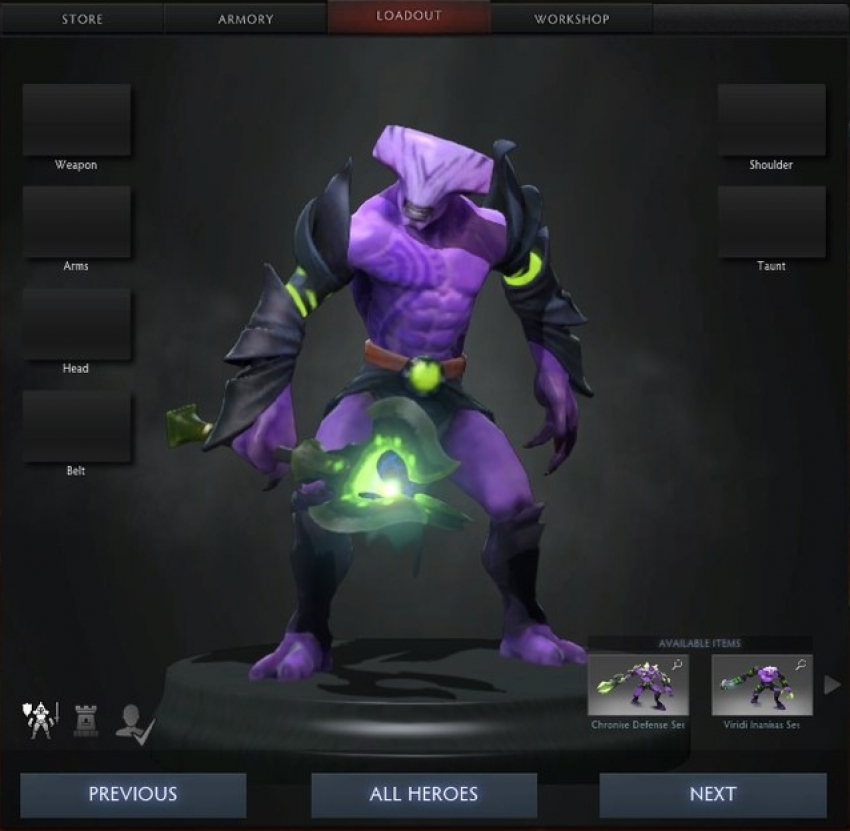The height and width of the screenshot is (831, 850).
Task: Switch to the Armory tab
Action: pyautogui.click(x=246, y=19)
